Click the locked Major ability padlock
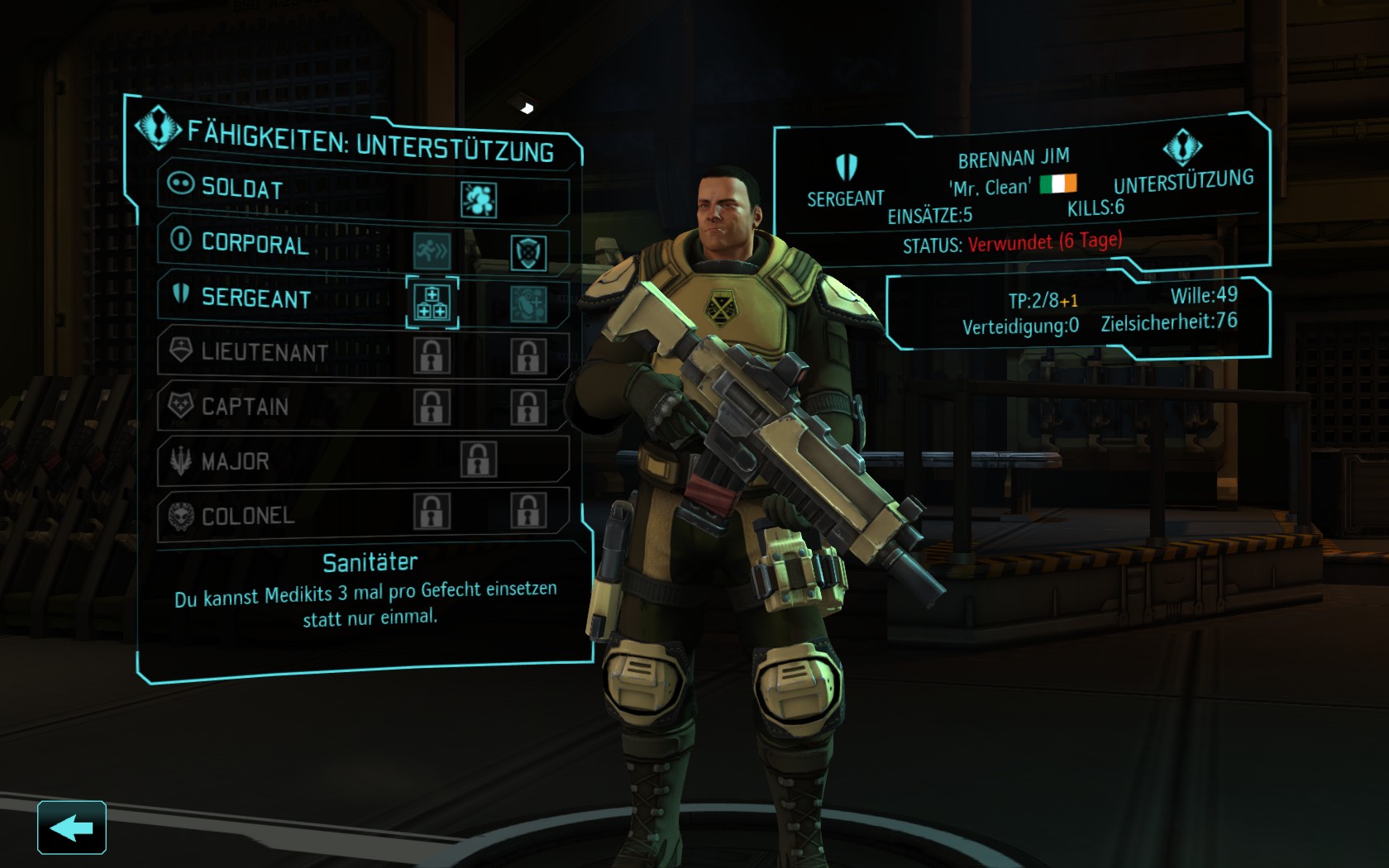This screenshot has height=868, width=1389. click(479, 460)
